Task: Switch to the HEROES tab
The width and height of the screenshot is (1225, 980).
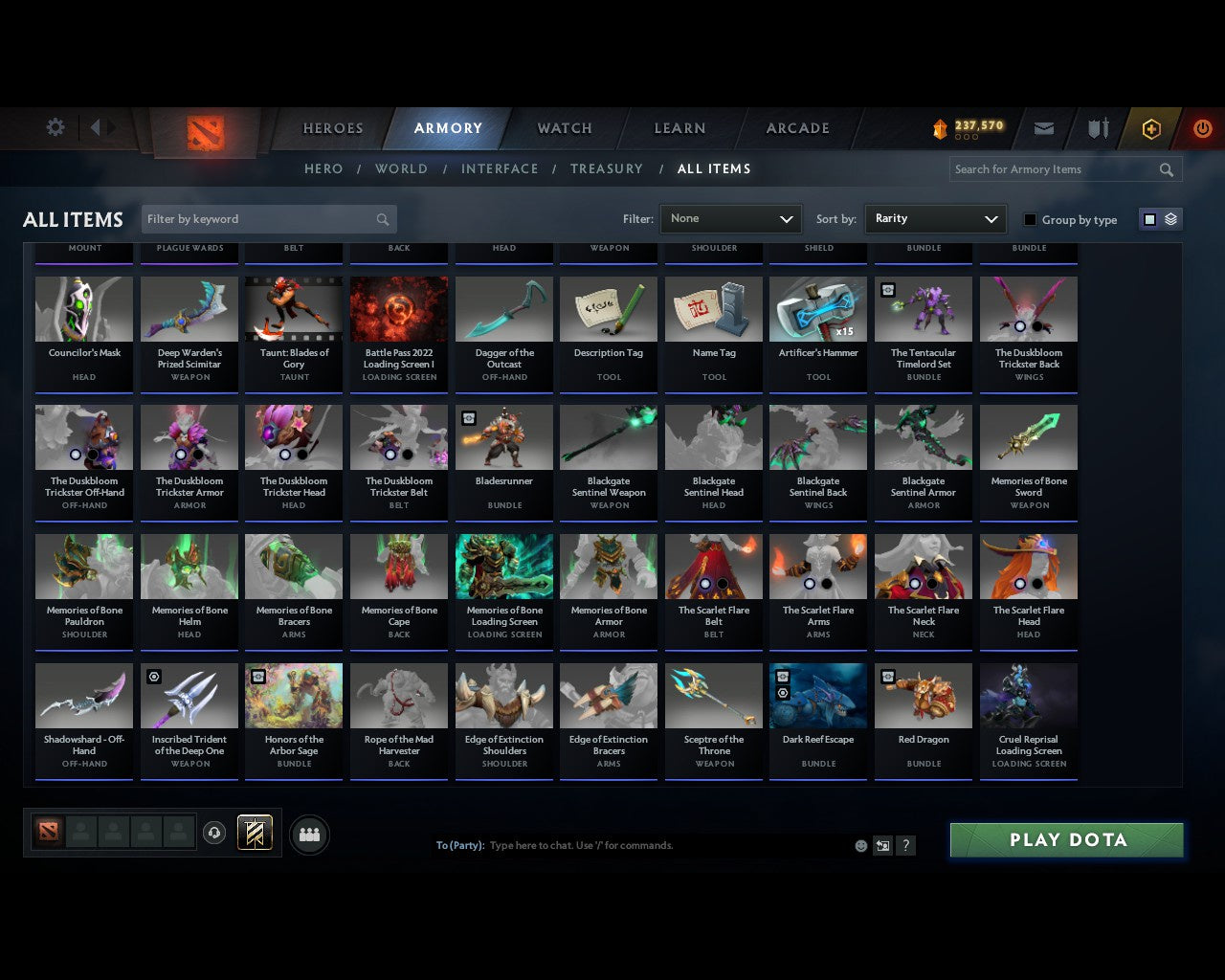Action: click(x=332, y=127)
